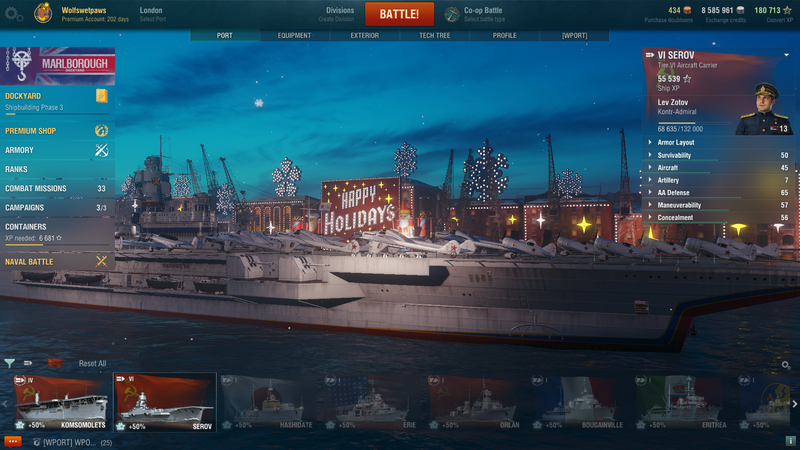Go to the Tech Tree tab

click(x=435, y=35)
